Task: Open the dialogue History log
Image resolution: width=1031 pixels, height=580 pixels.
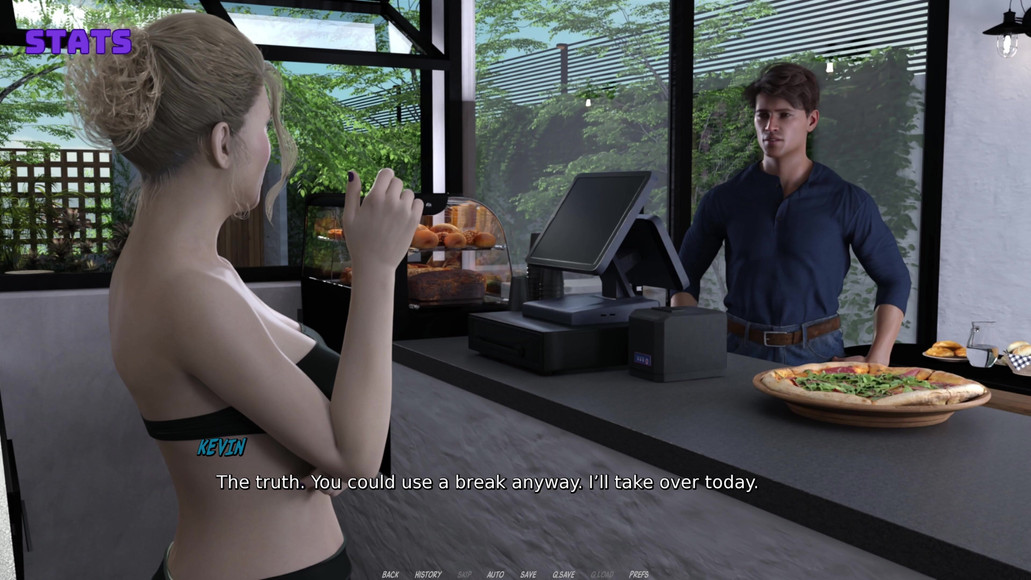Action: pos(428,574)
